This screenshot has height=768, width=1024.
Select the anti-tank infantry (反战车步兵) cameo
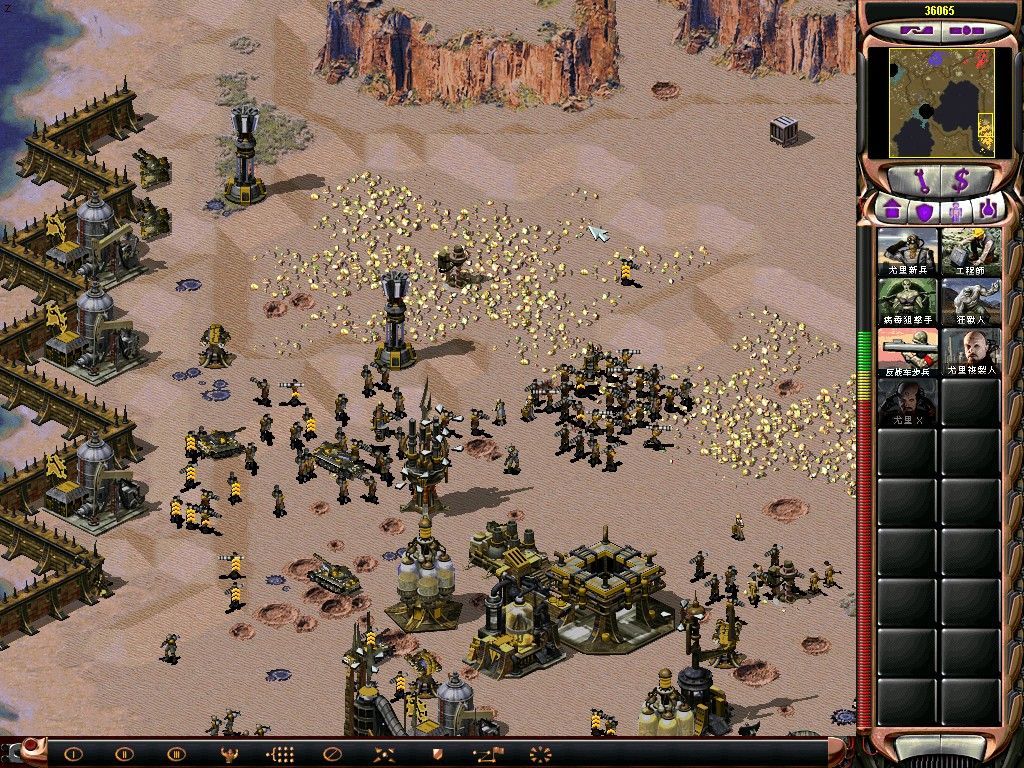coord(908,351)
